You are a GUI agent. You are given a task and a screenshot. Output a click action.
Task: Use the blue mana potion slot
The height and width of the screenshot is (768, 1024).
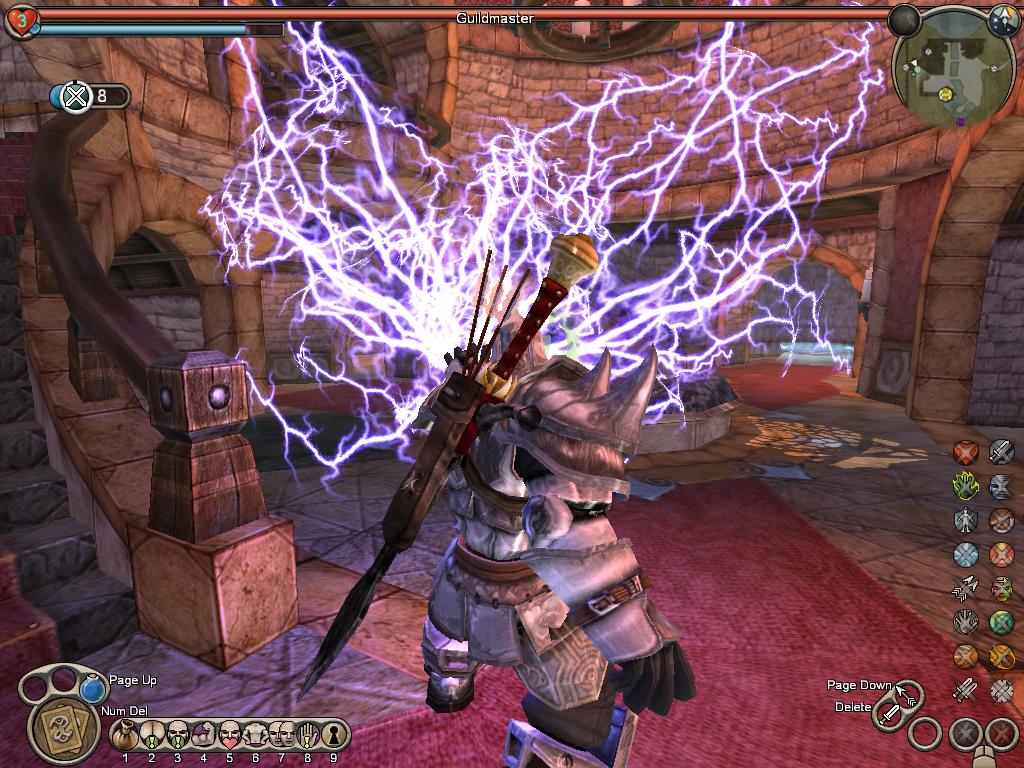(93, 690)
